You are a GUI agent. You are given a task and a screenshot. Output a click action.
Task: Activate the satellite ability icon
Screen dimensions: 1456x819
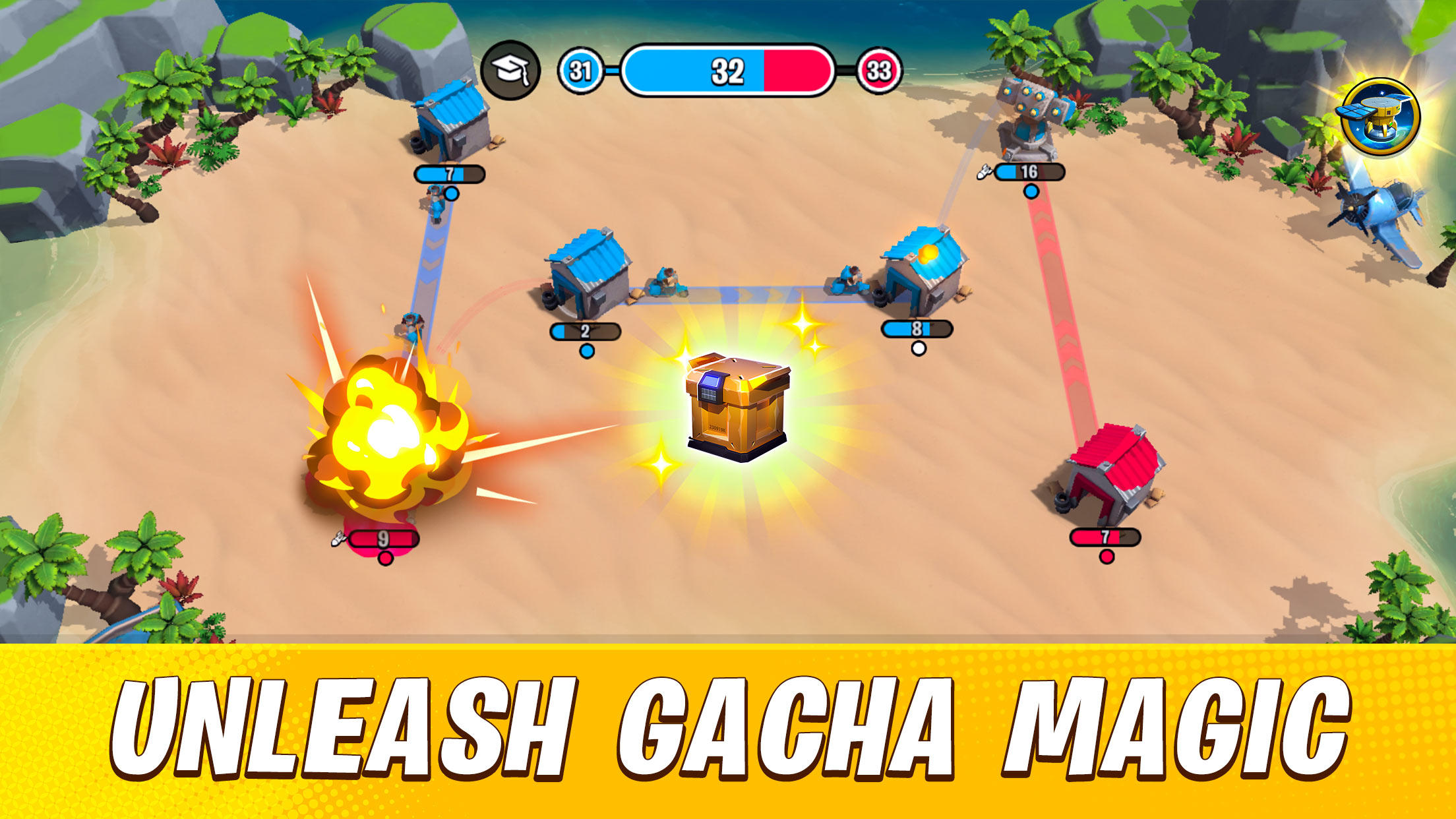1380,117
